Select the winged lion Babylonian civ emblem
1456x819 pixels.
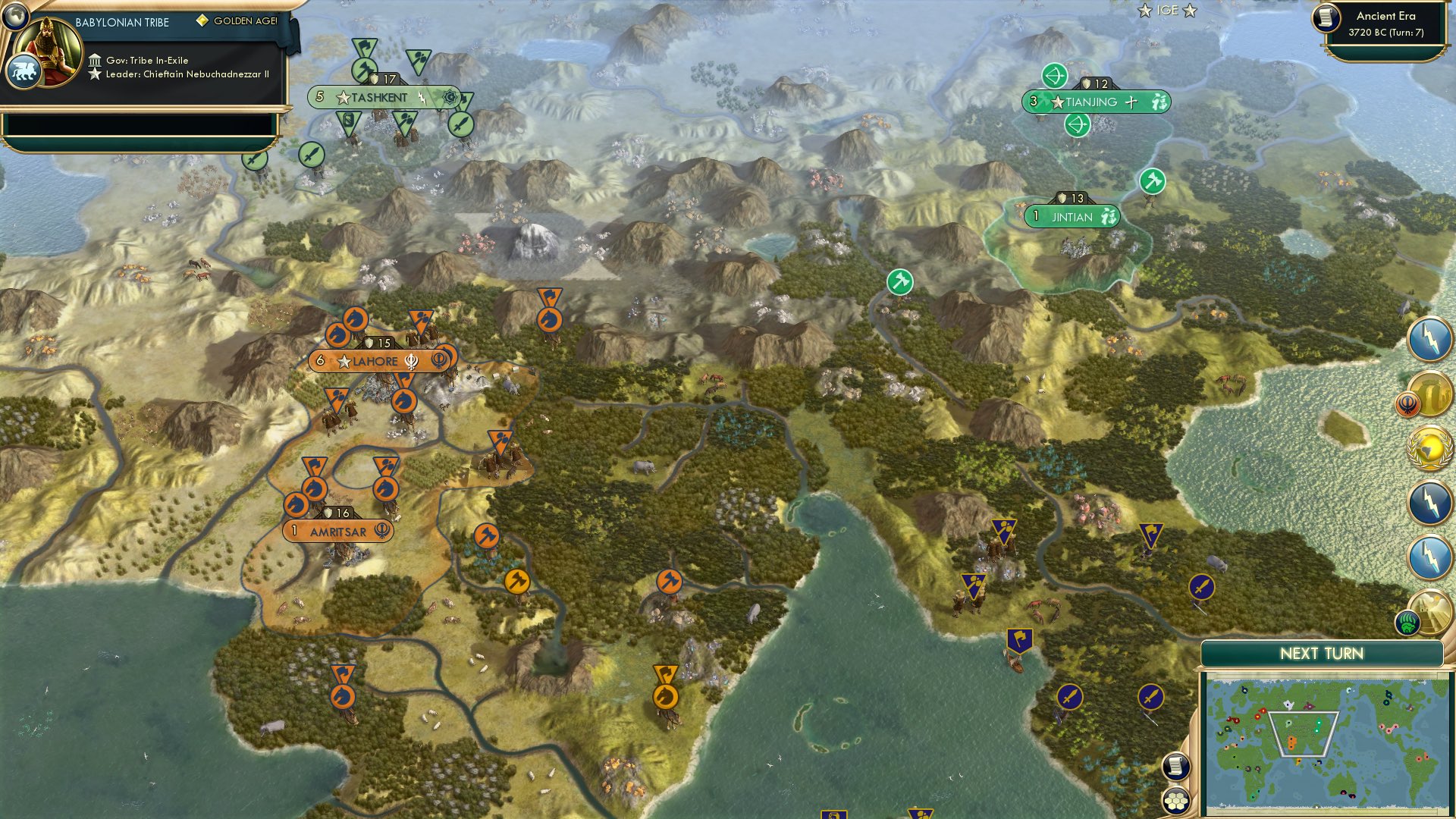(x=25, y=68)
